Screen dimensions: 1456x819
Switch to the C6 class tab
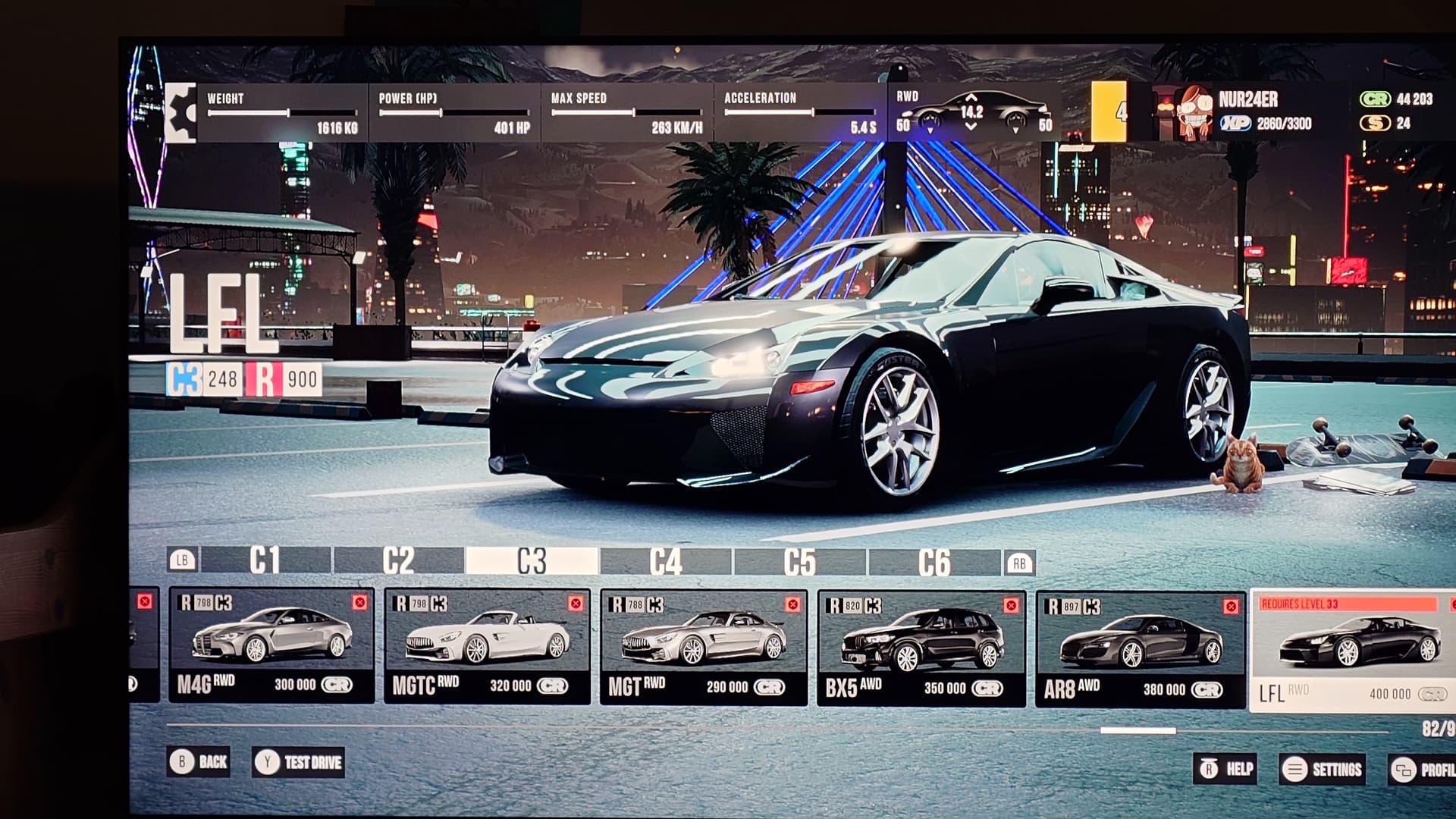pos(934,563)
